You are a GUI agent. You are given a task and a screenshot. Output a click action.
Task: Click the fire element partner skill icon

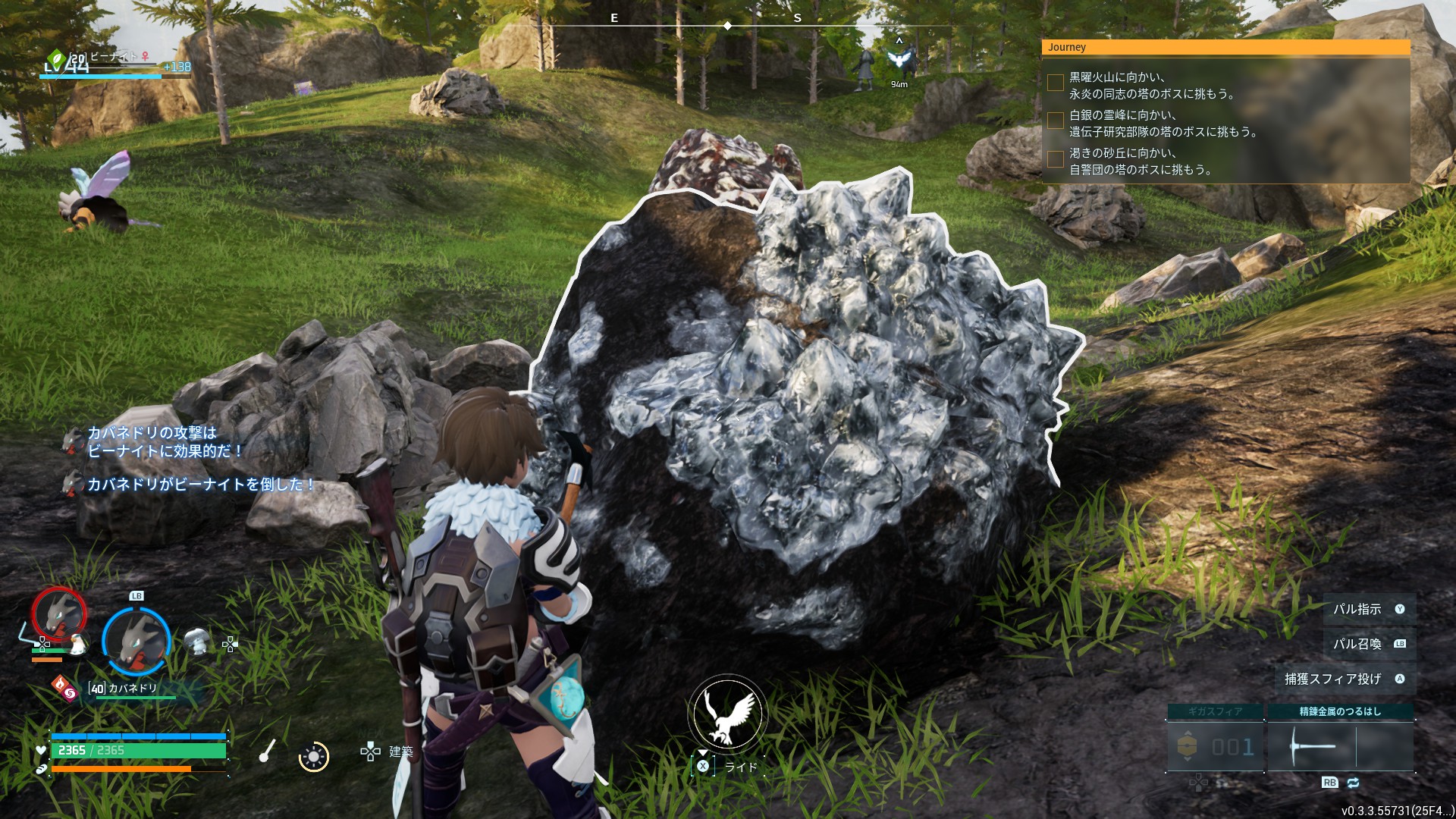64,689
